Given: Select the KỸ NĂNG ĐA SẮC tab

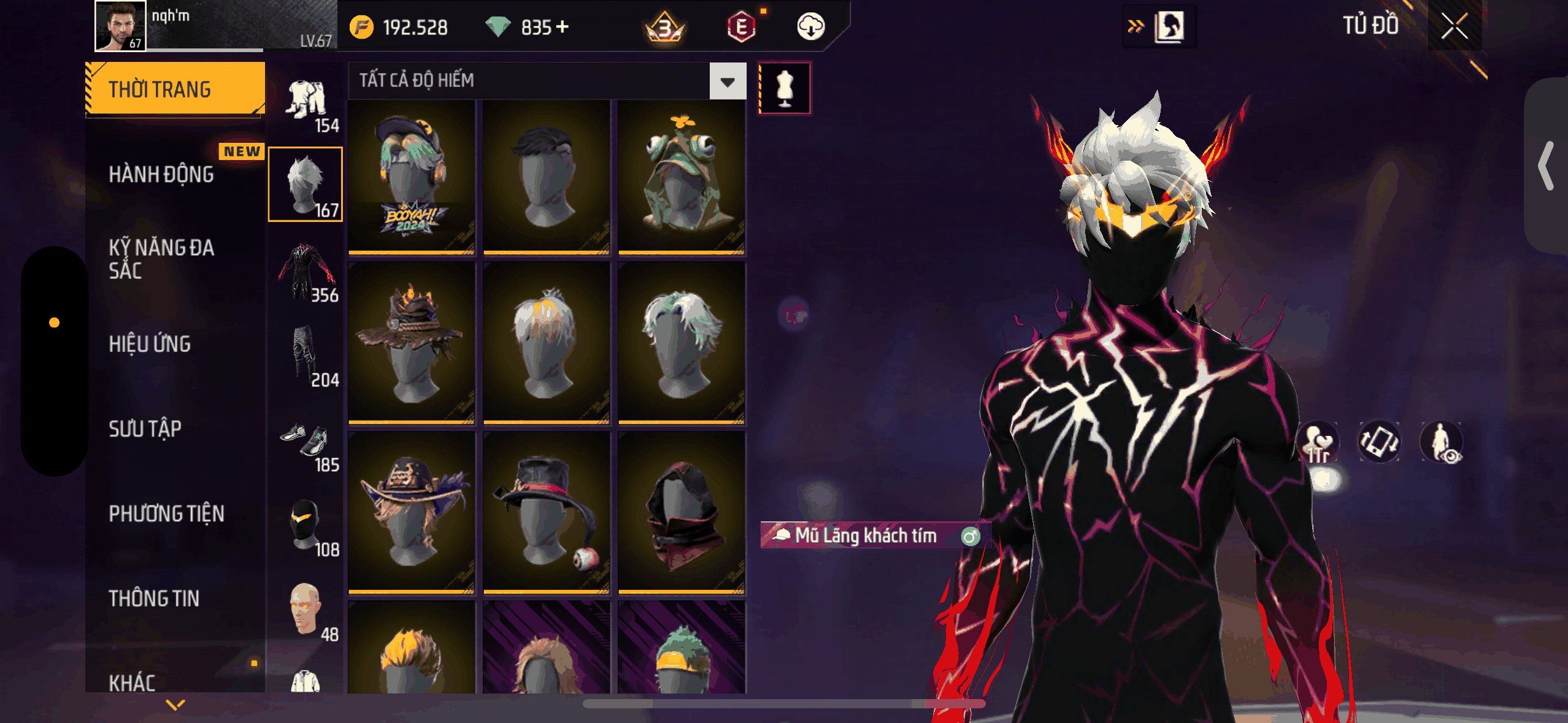Looking at the screenshot, I should pos(161,259).
